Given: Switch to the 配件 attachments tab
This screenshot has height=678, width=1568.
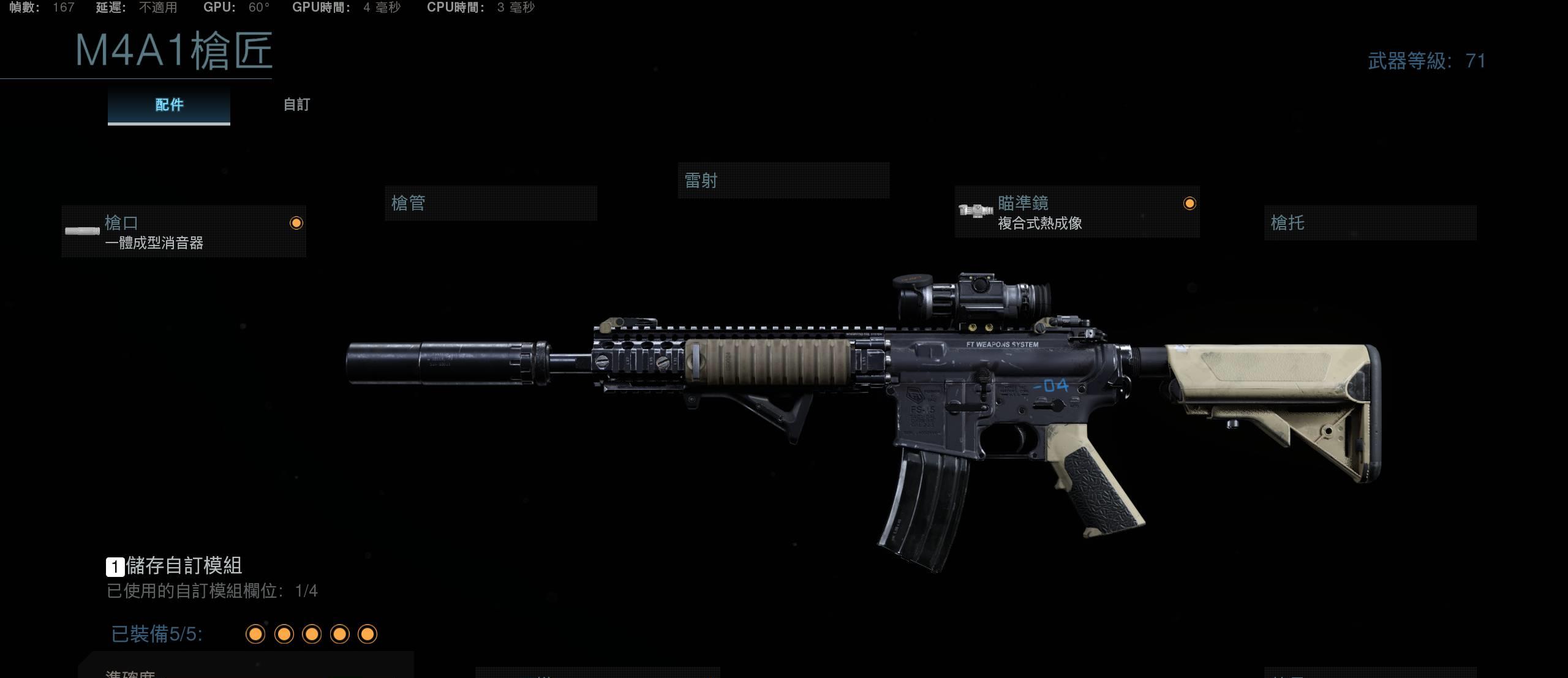Looking at the screenshot, I should tap(169, 105).
